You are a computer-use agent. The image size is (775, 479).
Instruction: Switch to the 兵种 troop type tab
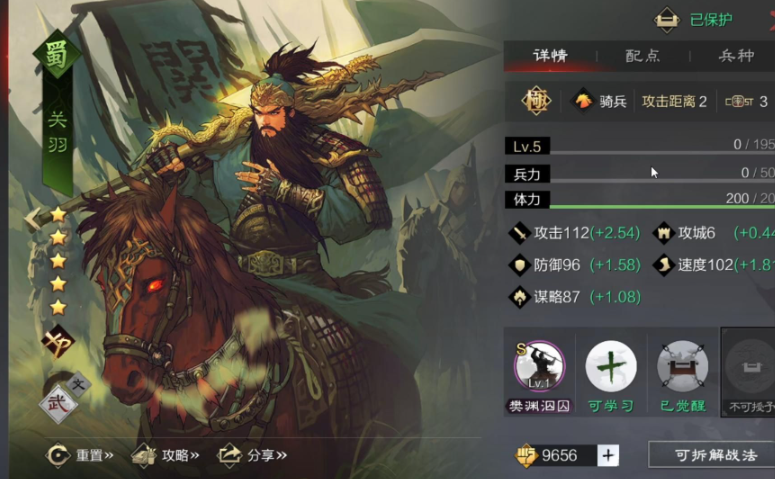pyautogui.click(x=736, y=55)
